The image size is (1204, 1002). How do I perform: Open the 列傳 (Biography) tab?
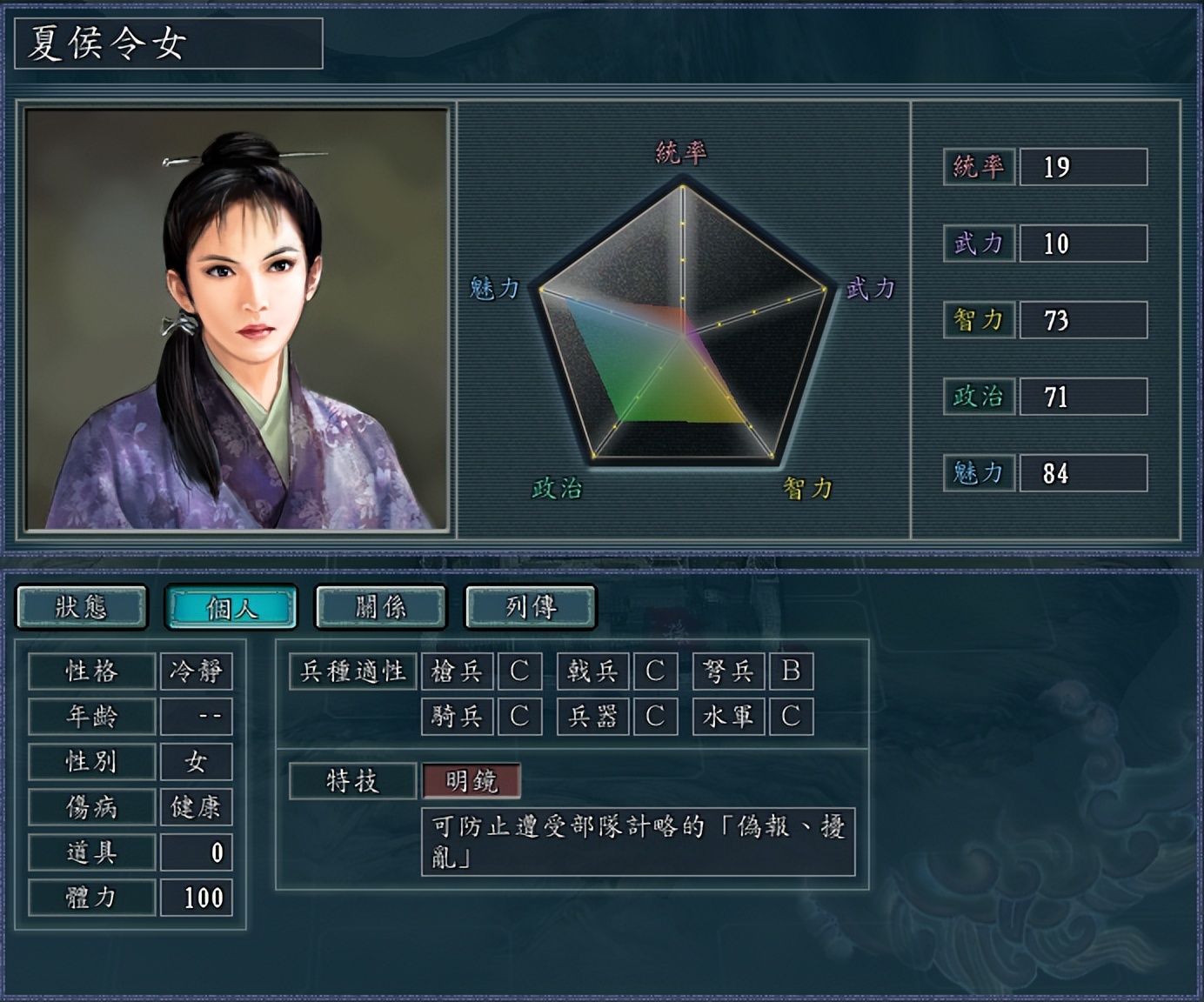click(x=529, y=606)
